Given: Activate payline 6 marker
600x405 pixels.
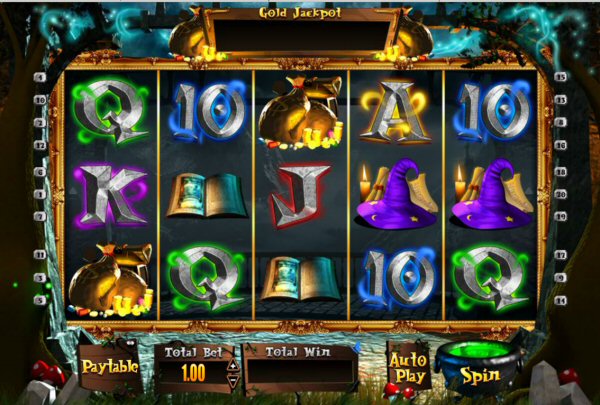Looking at the screenshot, I should click(40, 172).
